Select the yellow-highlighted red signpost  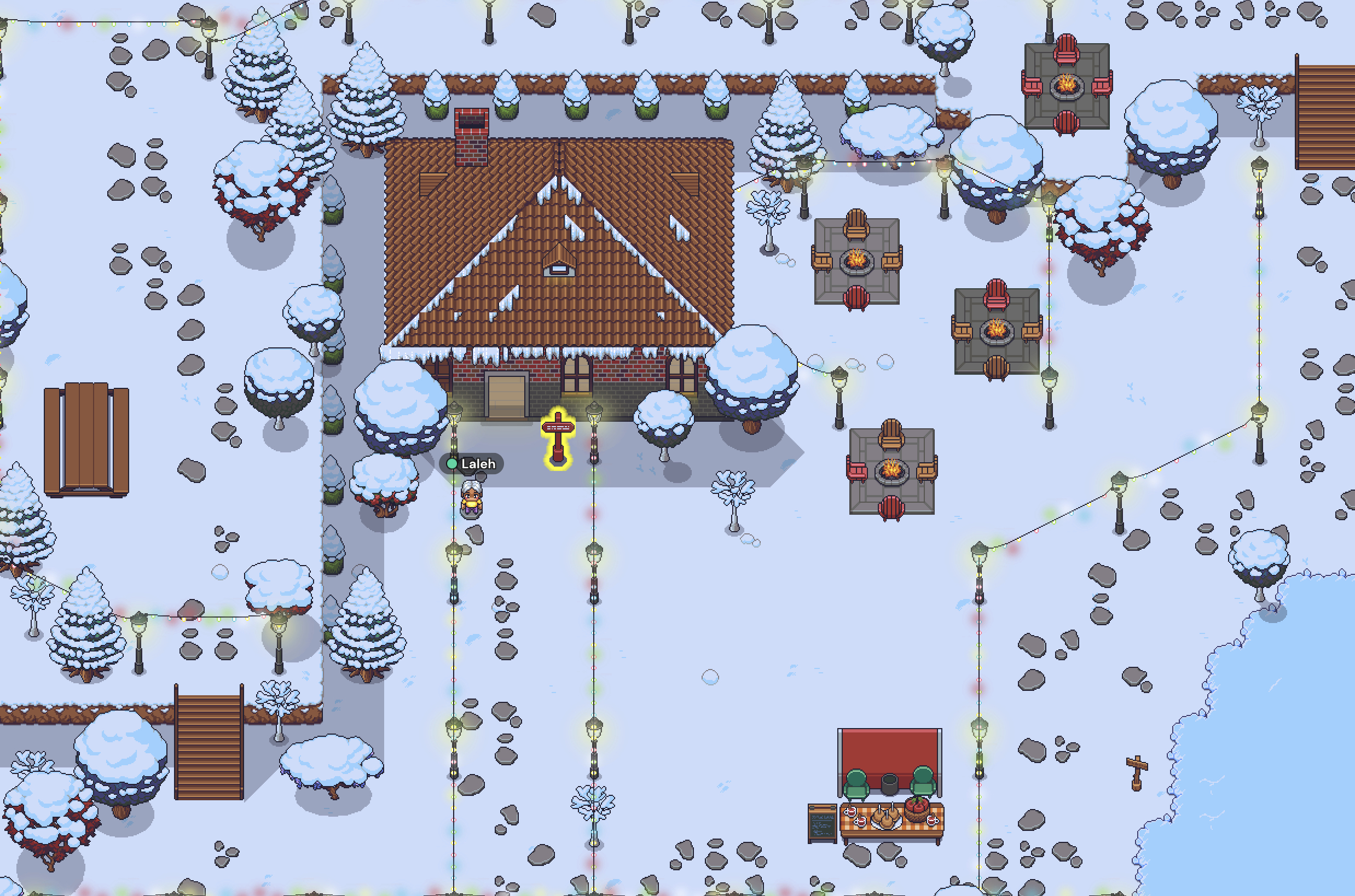[558, 438]
